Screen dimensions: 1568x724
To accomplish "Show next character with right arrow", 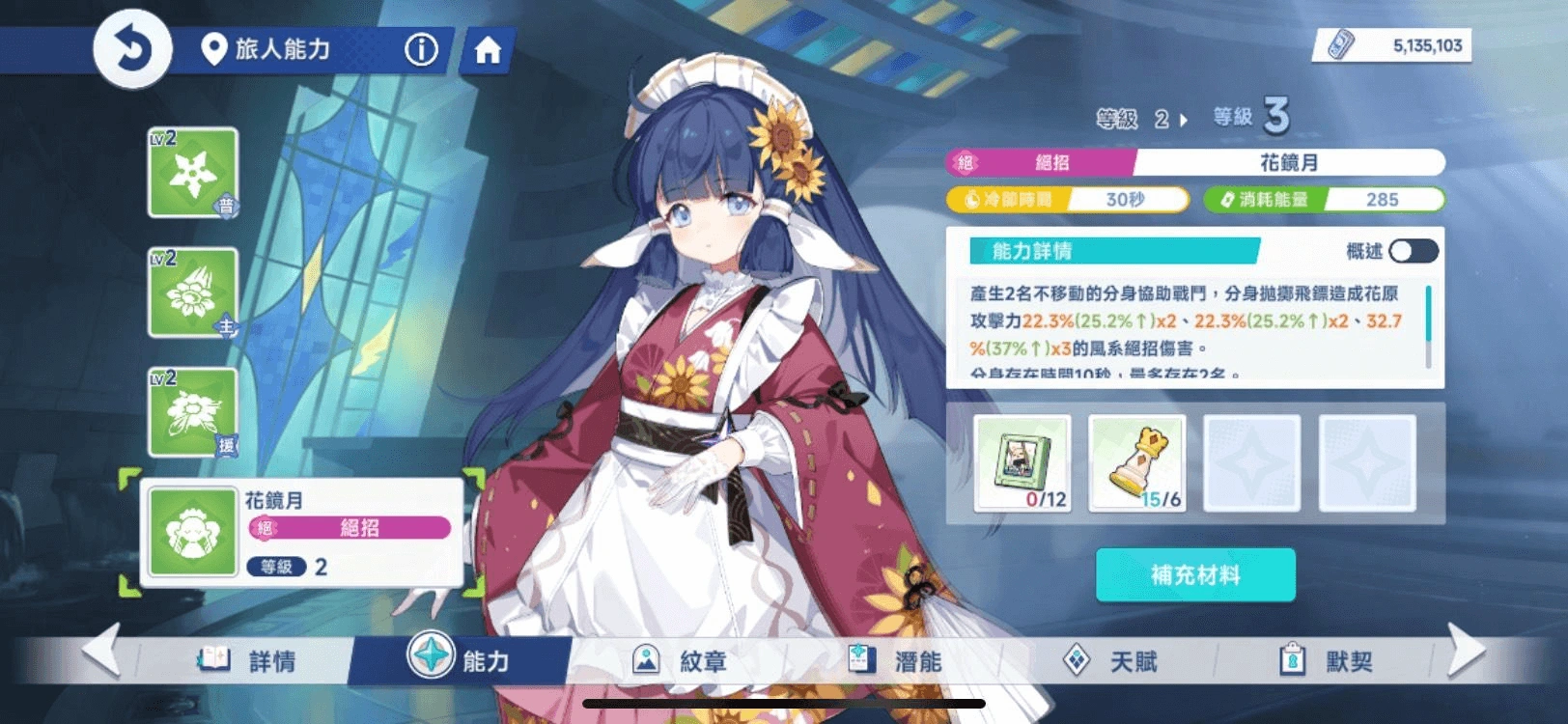I will click(1466, 651).
